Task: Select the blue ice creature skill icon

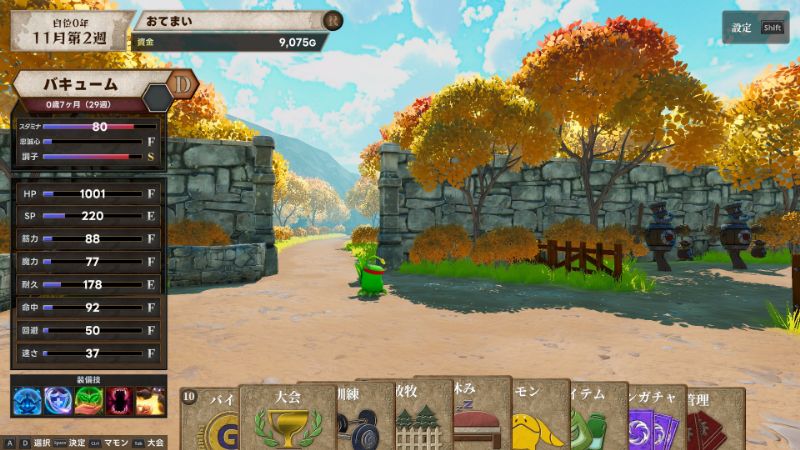Action: point(27,401)
